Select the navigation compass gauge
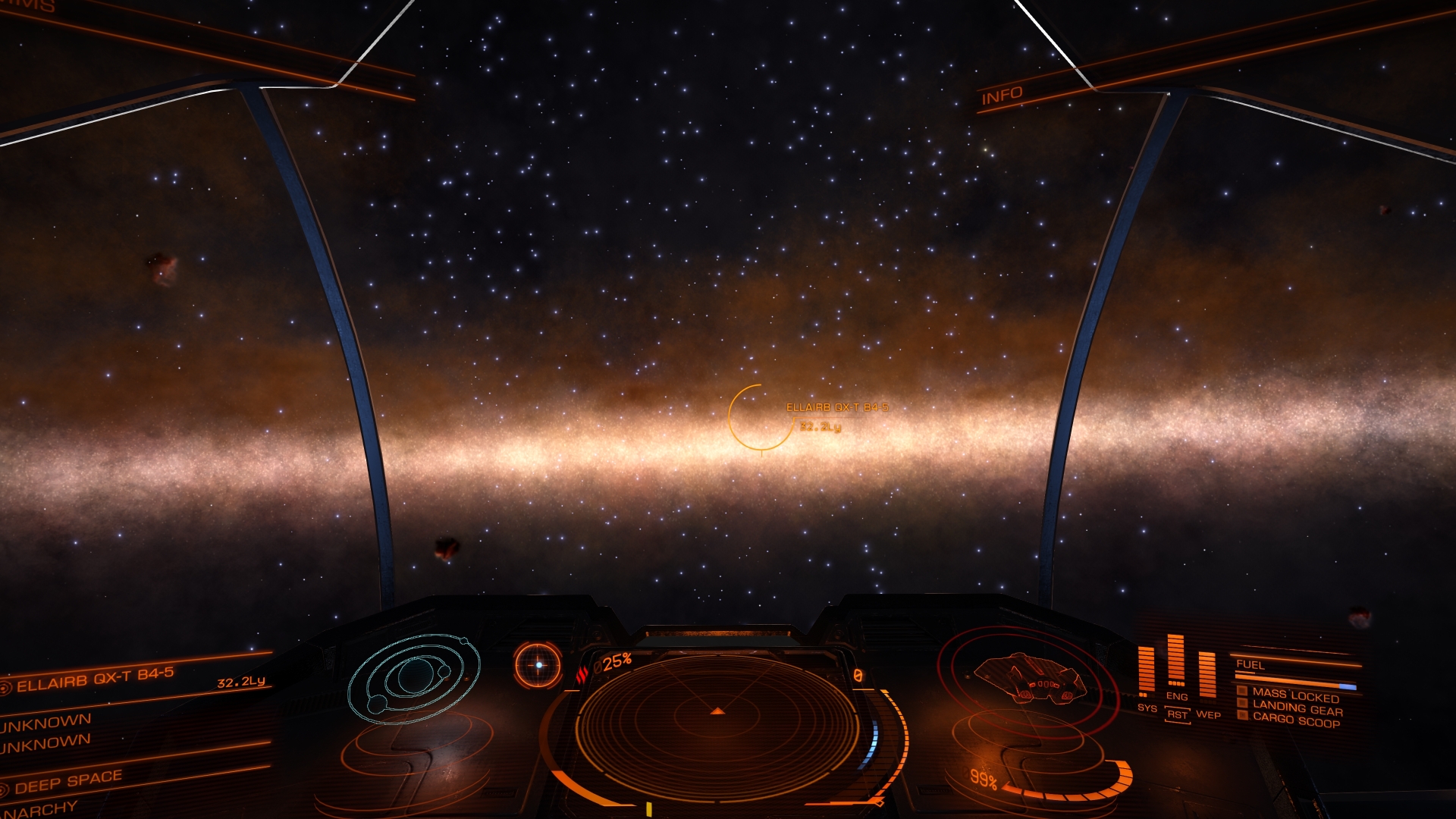This screenshot has width=1456, height=819. [538, 665]
